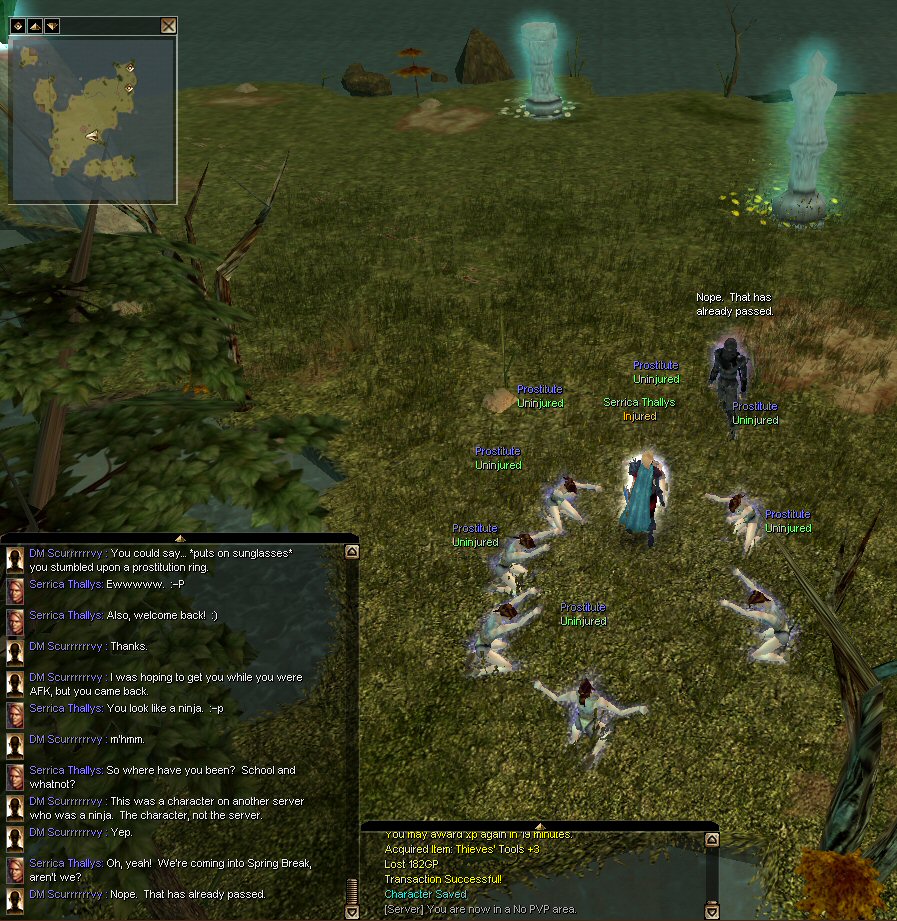Click the minimap downward pyramid button
Viewport: 897px width, 921px height.
tap(52, 26)
